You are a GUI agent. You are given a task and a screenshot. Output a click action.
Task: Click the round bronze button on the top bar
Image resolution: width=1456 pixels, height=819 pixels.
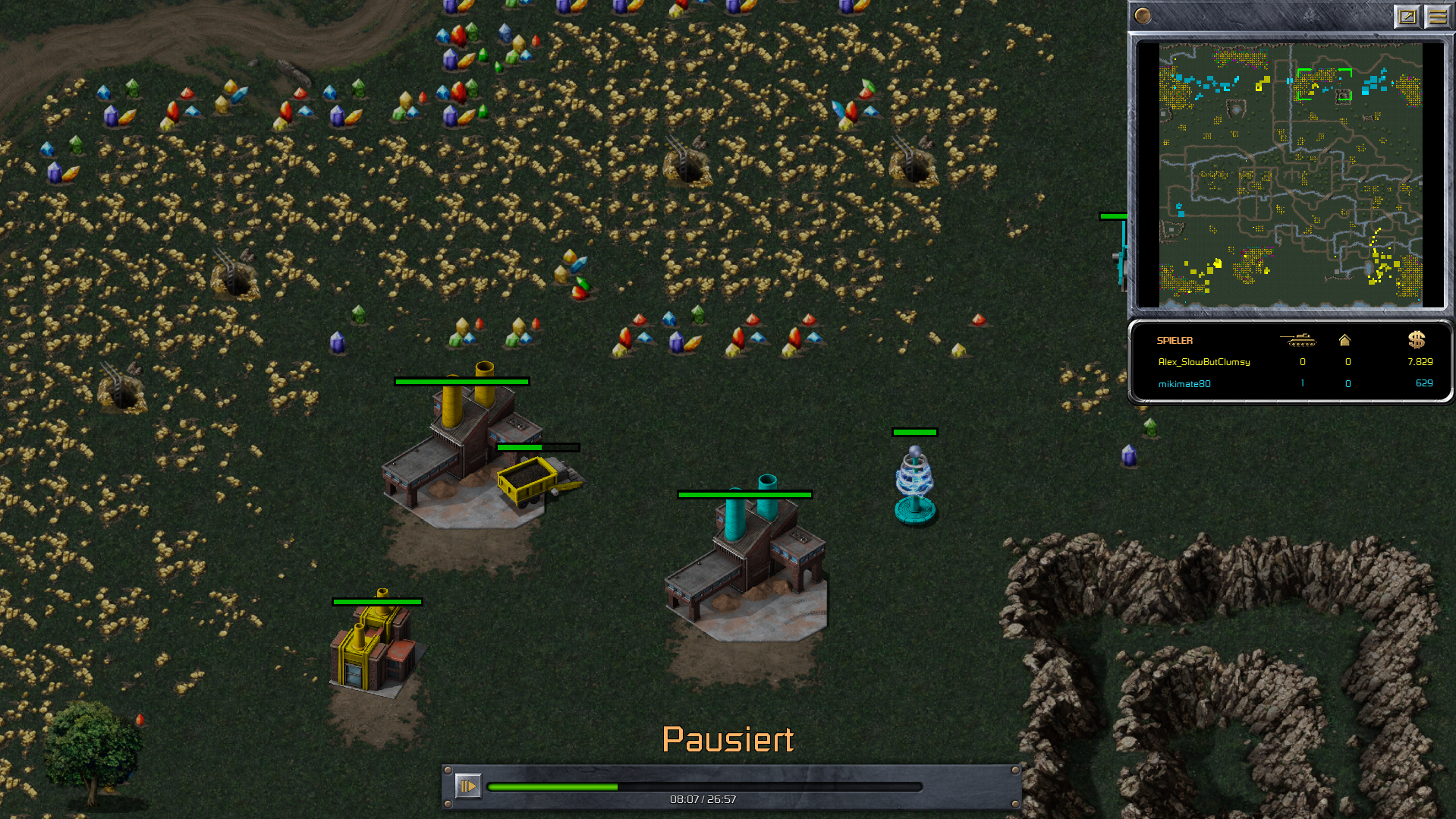click(x=1143, y=16)
